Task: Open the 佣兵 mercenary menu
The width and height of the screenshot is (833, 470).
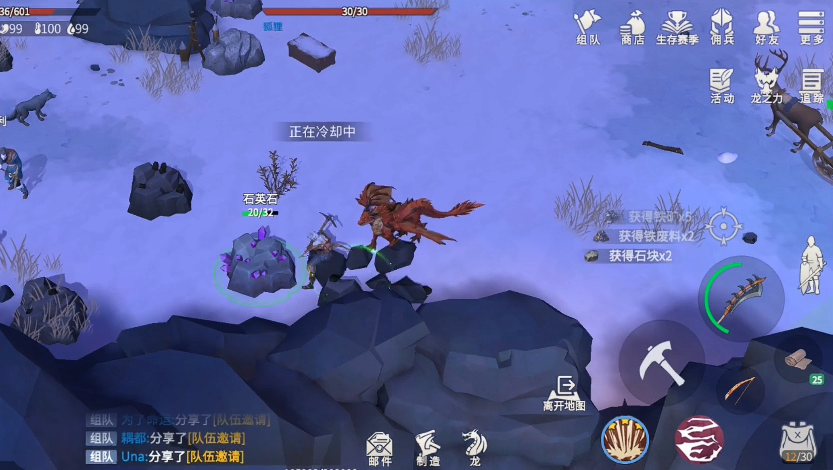Action: (x=721, y=25)
